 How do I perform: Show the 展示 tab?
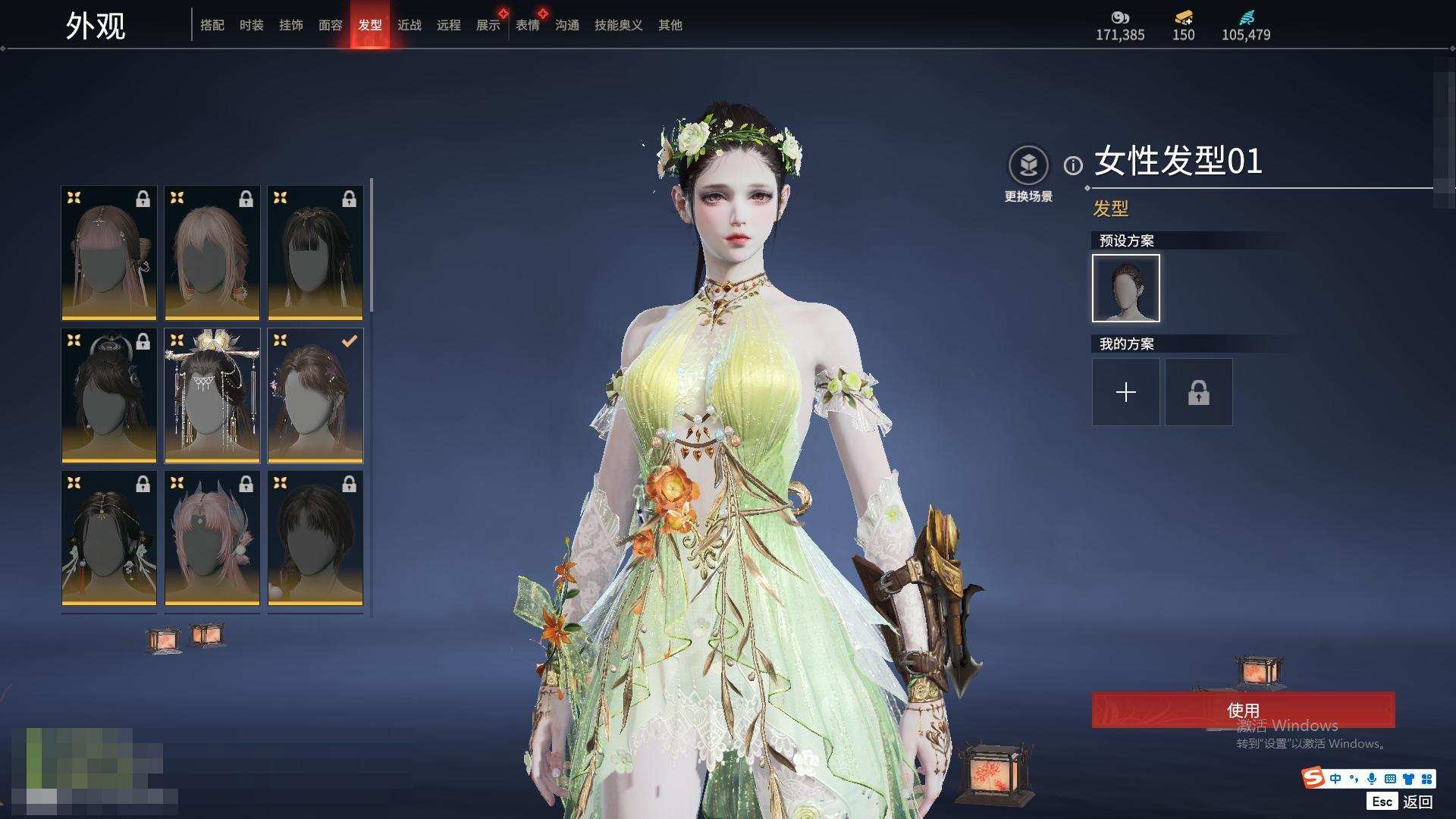[x=488, y=25]
